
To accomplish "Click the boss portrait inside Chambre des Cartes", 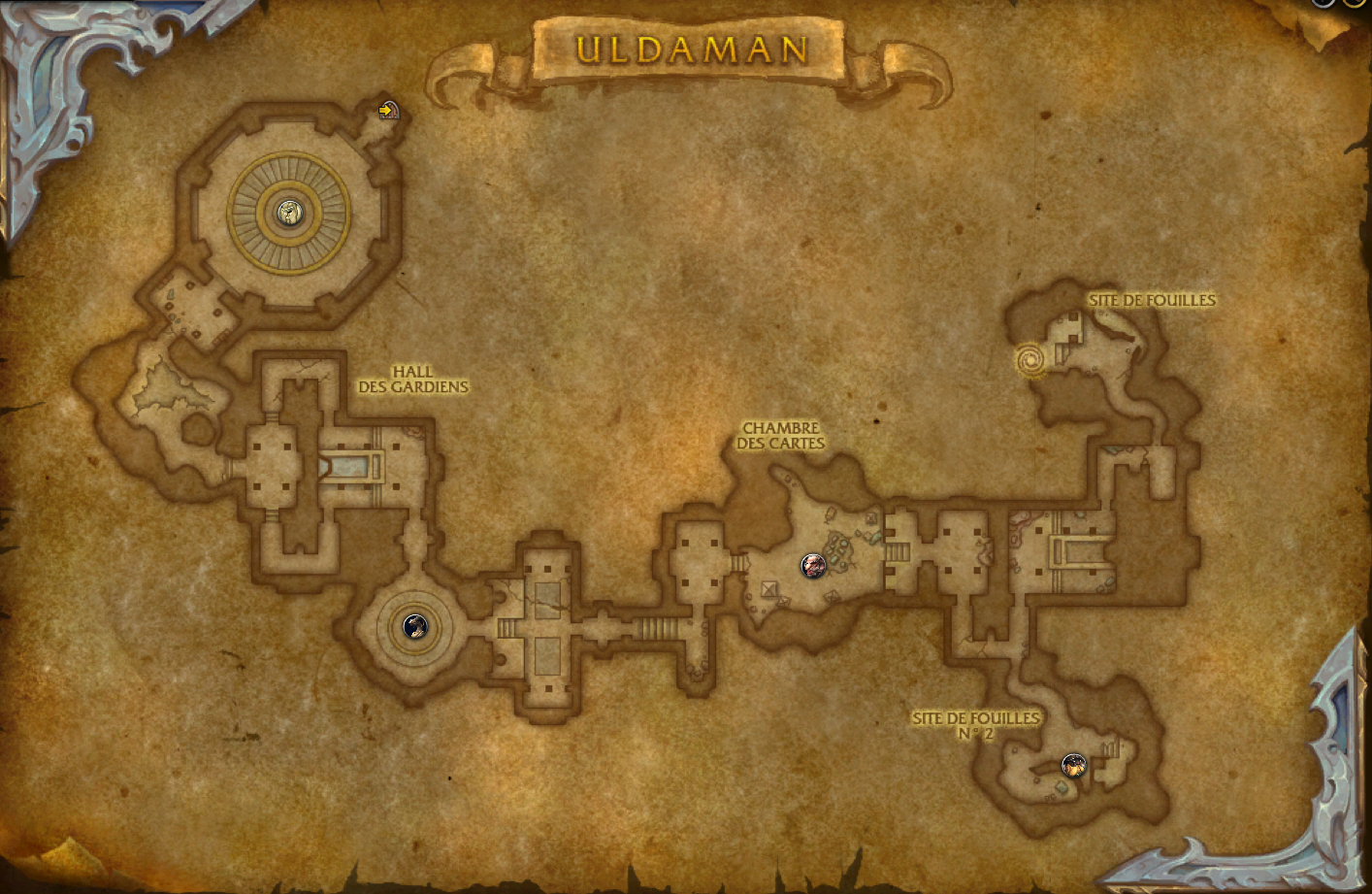I will pos(812,566).
